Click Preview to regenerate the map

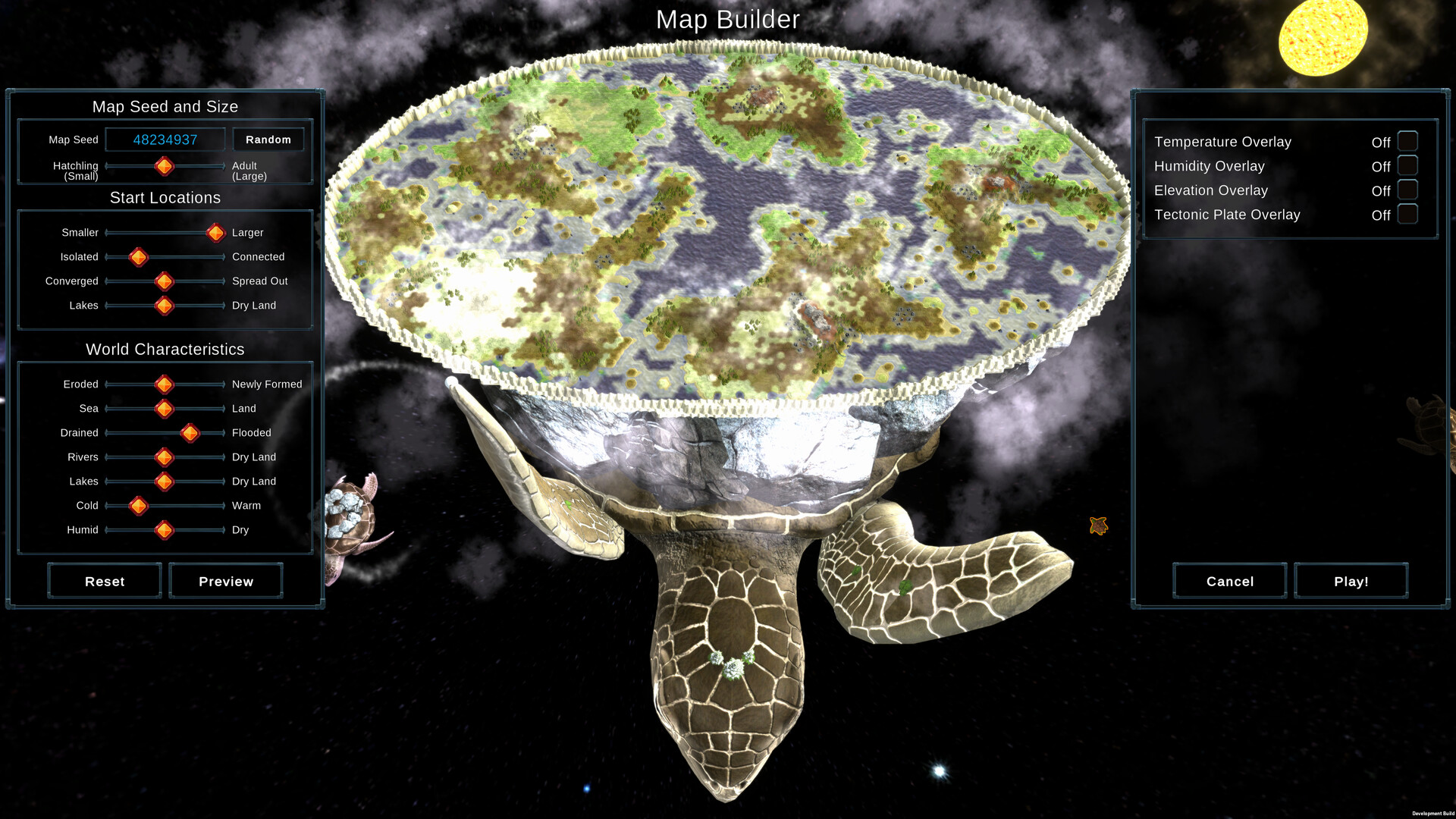225,581
